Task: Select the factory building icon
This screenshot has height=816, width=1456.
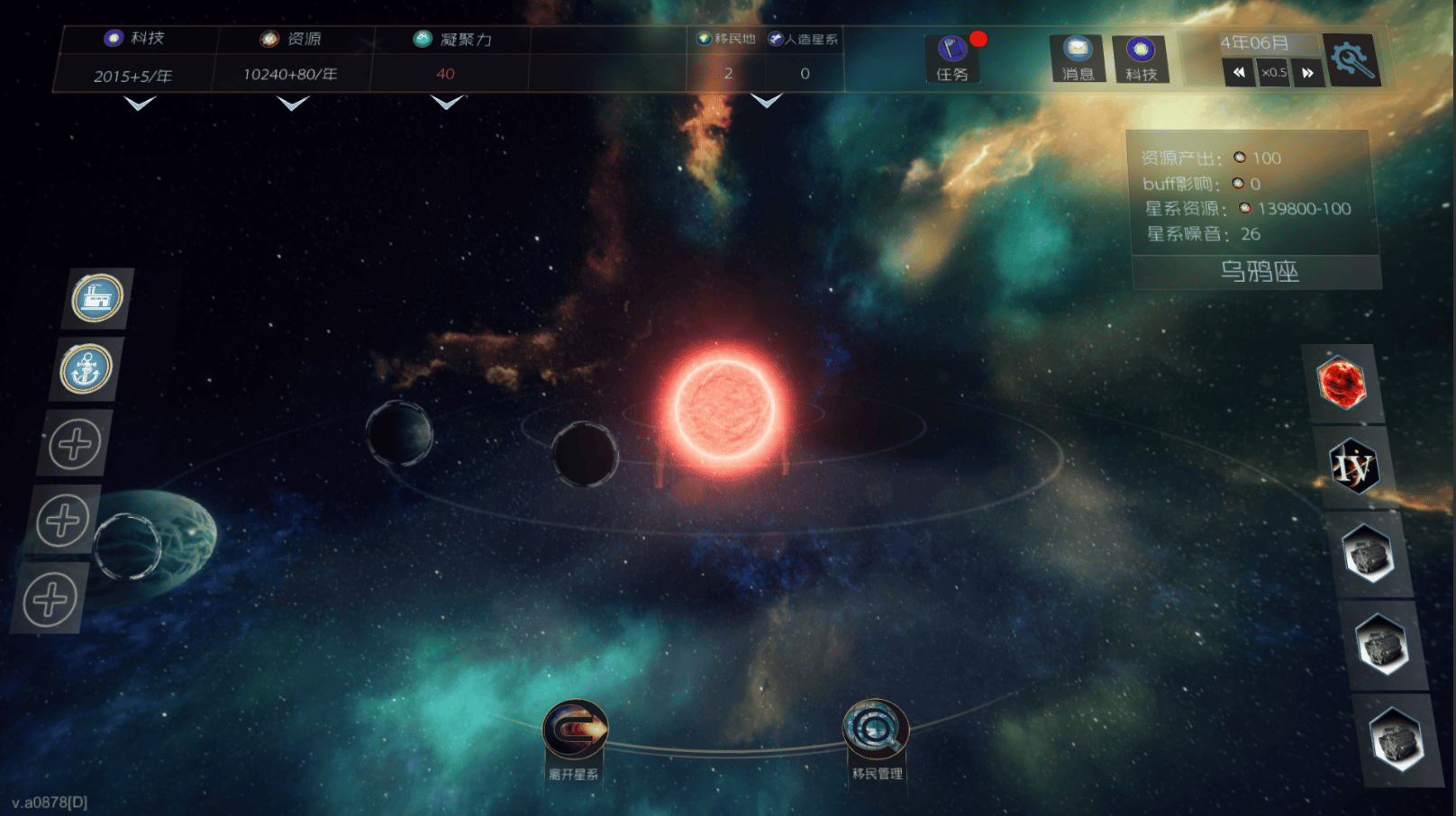Action: tap(96, 298)
